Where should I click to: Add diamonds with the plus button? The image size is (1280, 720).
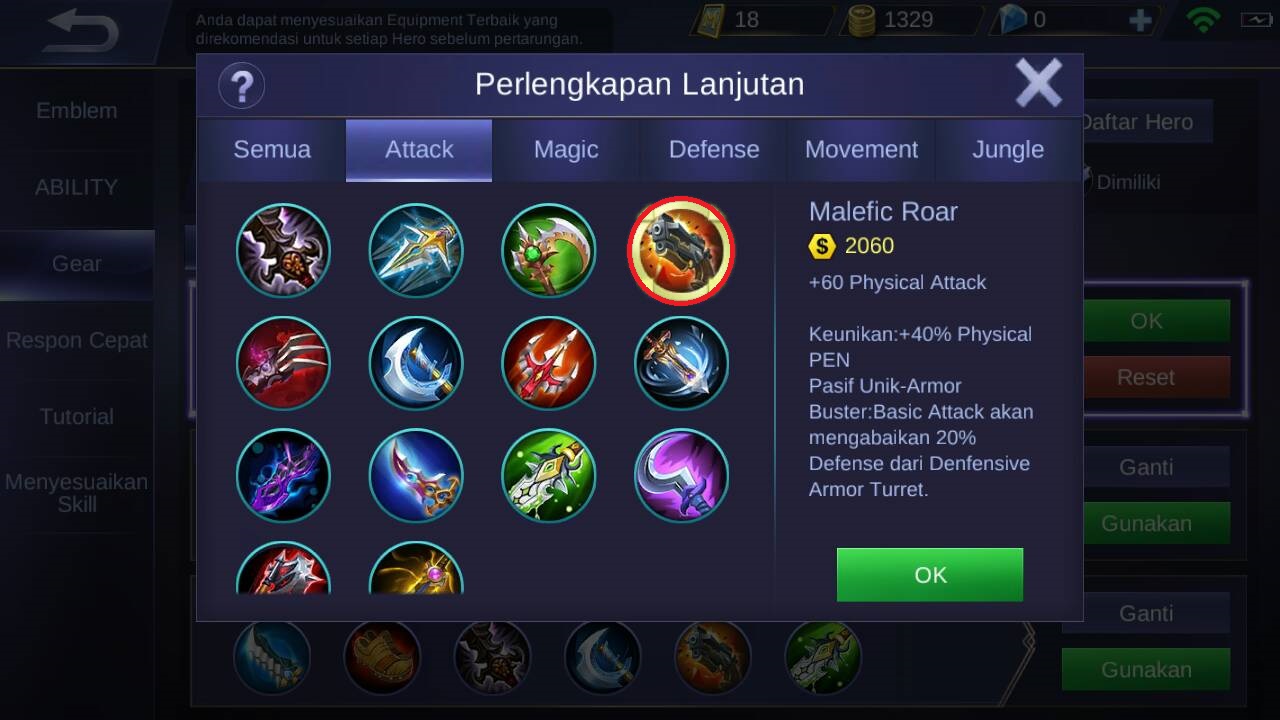pos(1139,20)
